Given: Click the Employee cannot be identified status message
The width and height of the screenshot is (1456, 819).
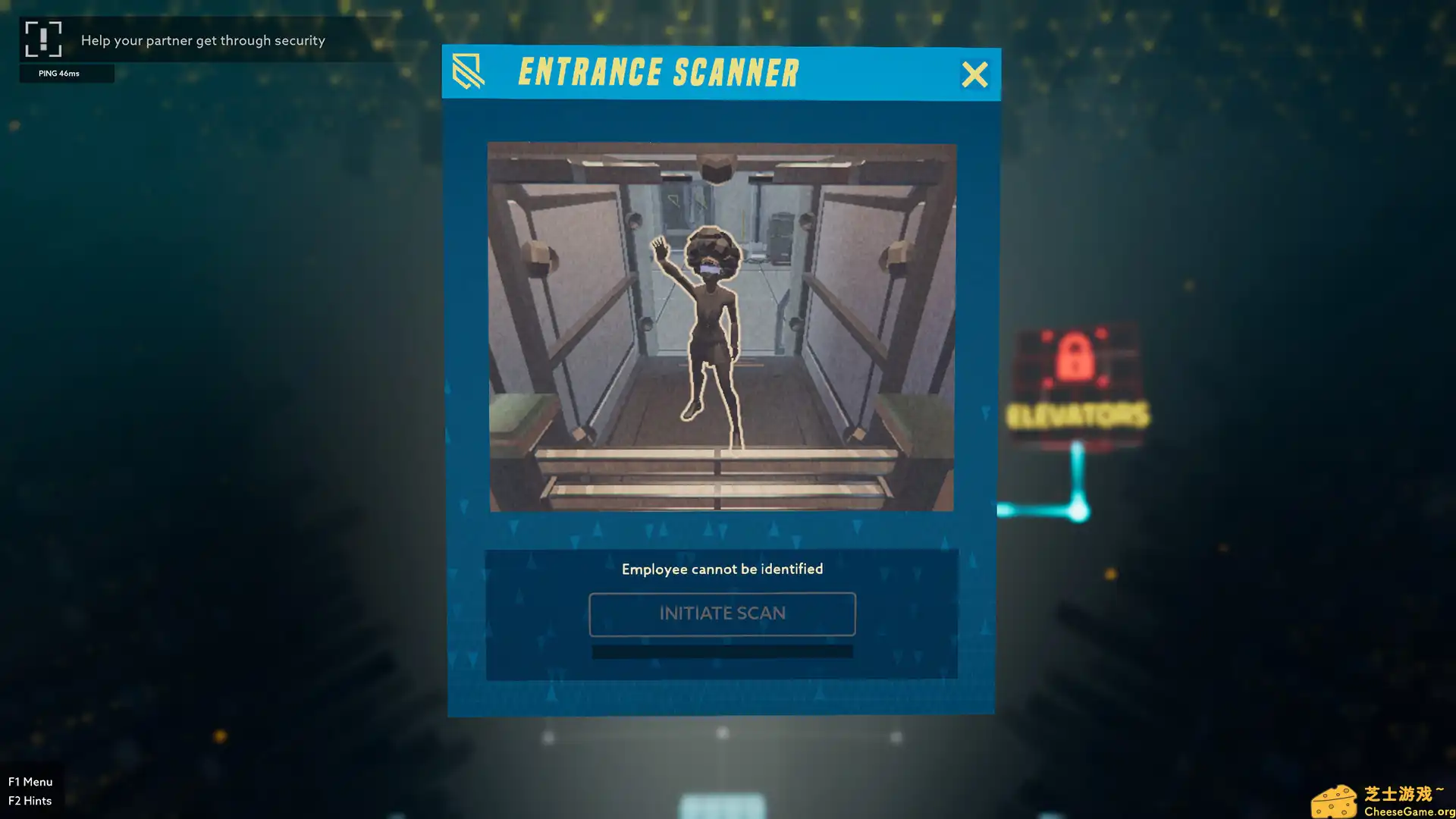Looking at the screenshot, I should click(x=722, y=569).
